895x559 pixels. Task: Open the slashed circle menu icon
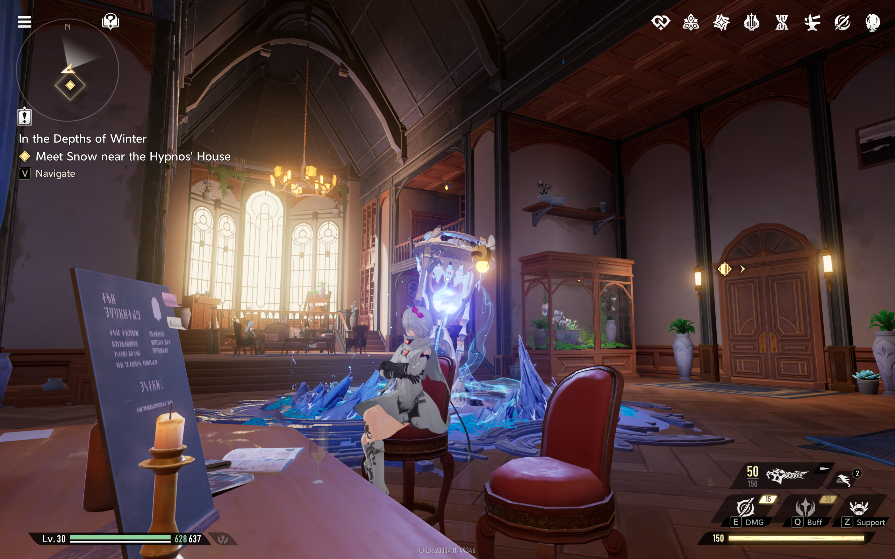pyautogui.click(x=843, y=22)
